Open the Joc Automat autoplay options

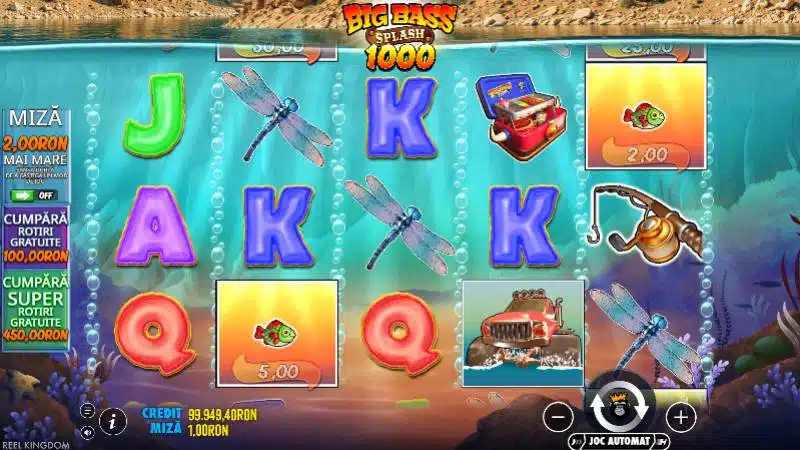pos(620,440)
